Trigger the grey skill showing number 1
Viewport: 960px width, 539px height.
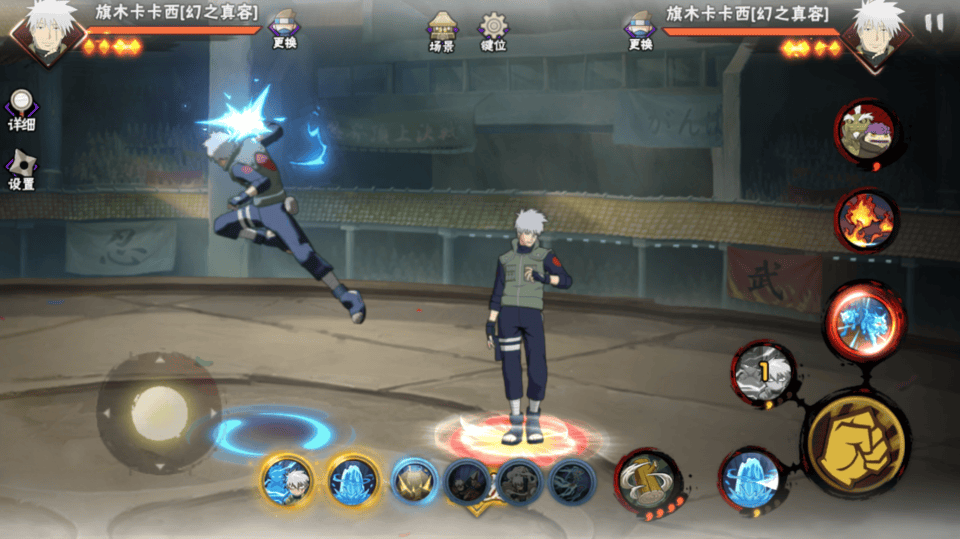[765, 374]
